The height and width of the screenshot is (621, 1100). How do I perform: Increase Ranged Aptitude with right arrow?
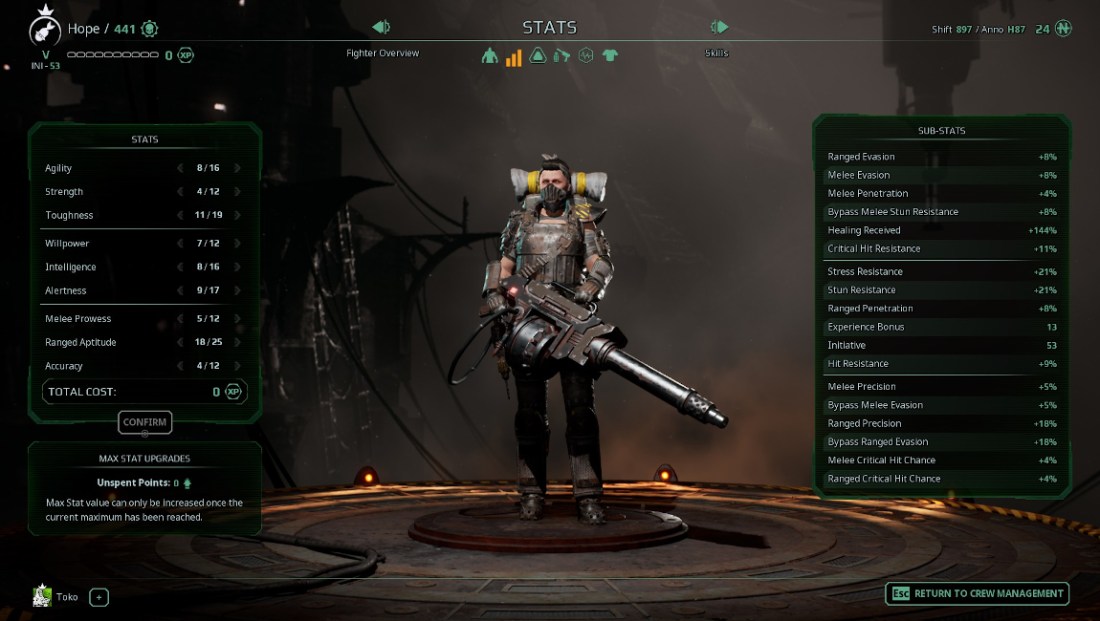point(237,342)
